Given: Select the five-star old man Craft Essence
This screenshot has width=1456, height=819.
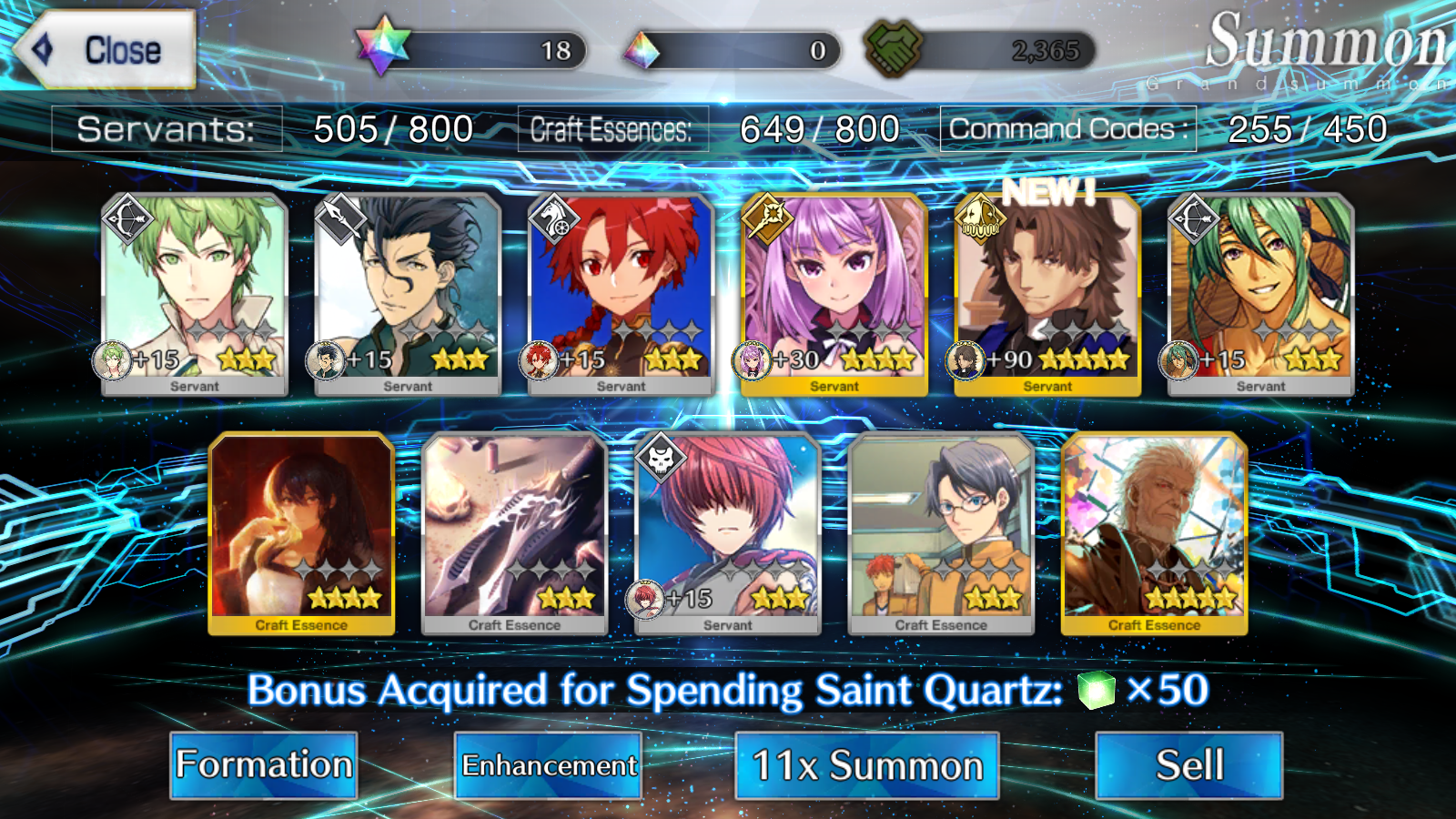Looking at the screenshot, I should tap(1154, 532).
